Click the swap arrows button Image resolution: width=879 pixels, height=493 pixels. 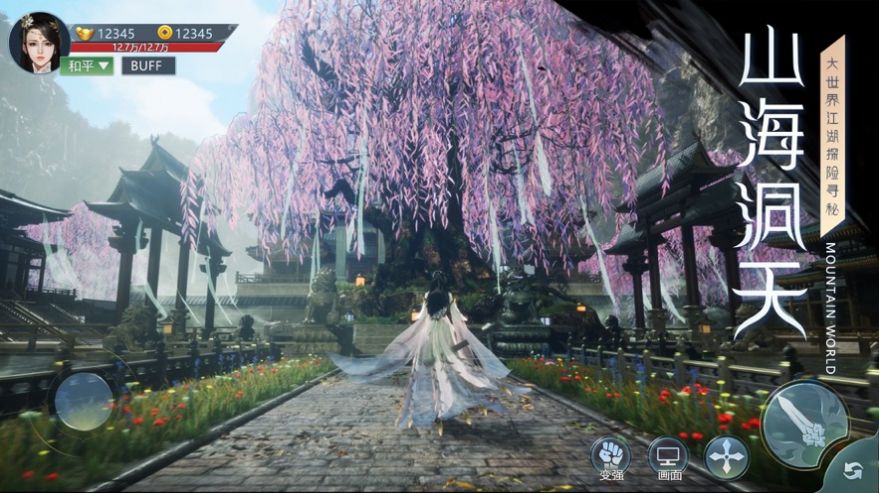click(x=853, y=470)
